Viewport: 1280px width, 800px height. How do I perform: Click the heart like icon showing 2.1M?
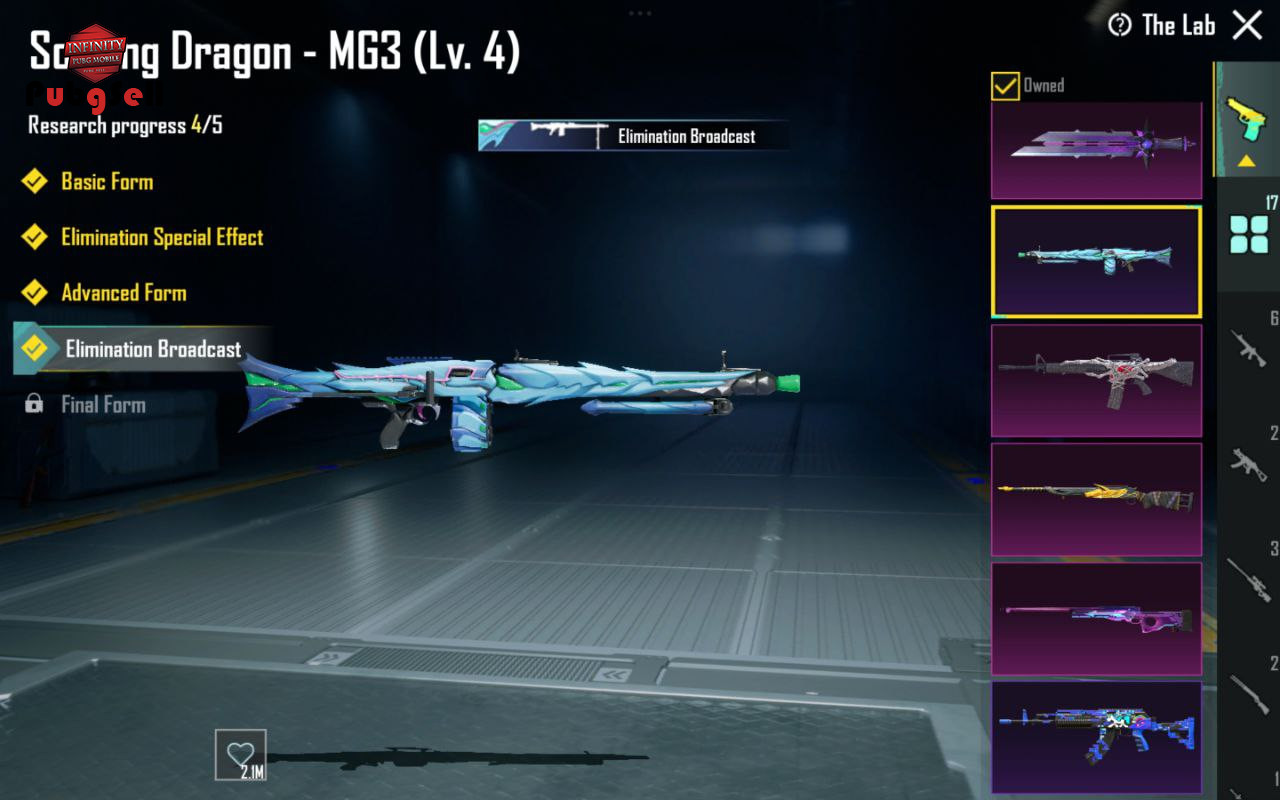(x=241, y=754)
